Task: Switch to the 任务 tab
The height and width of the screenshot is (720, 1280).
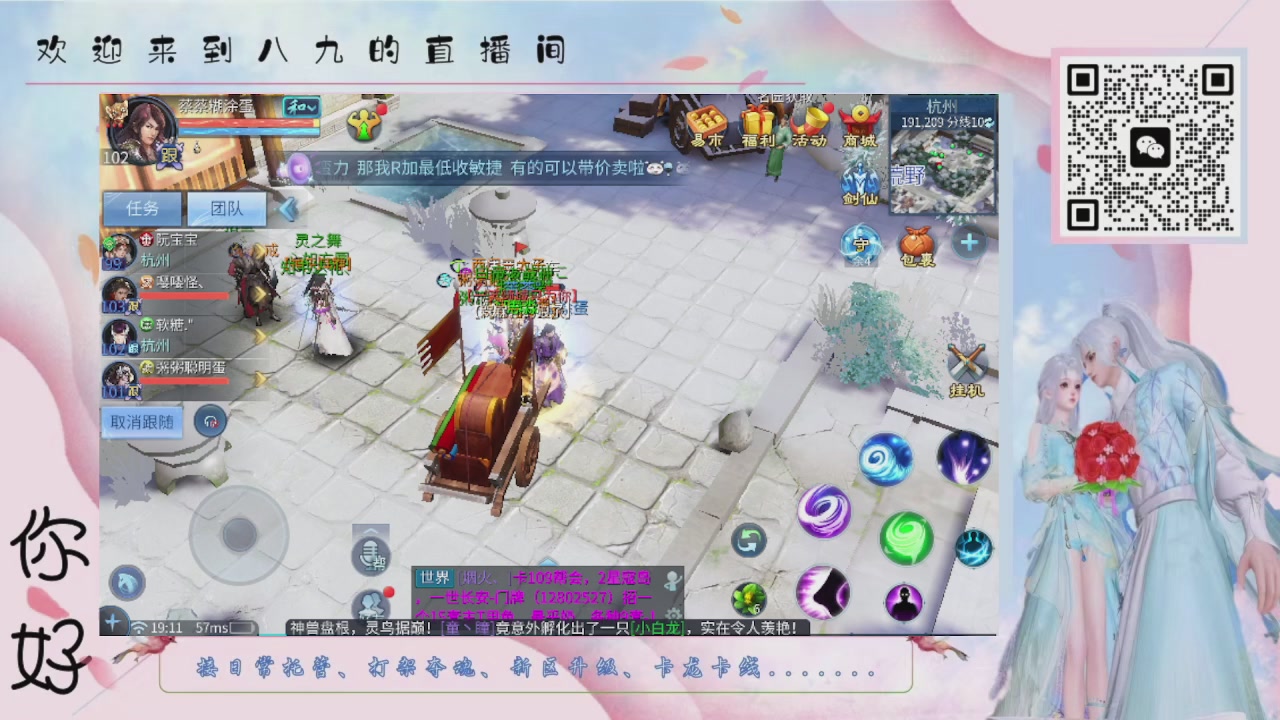Action: click(x=141, y=208)
